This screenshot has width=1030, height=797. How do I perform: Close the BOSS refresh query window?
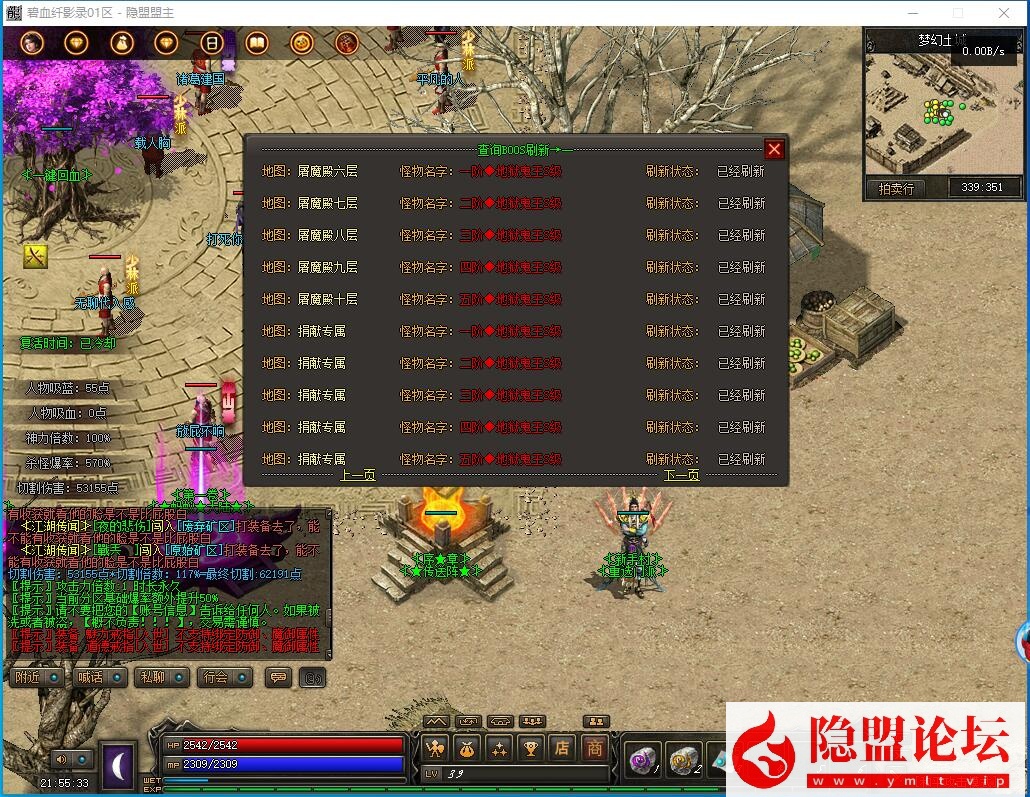click(x=774, y=150)
